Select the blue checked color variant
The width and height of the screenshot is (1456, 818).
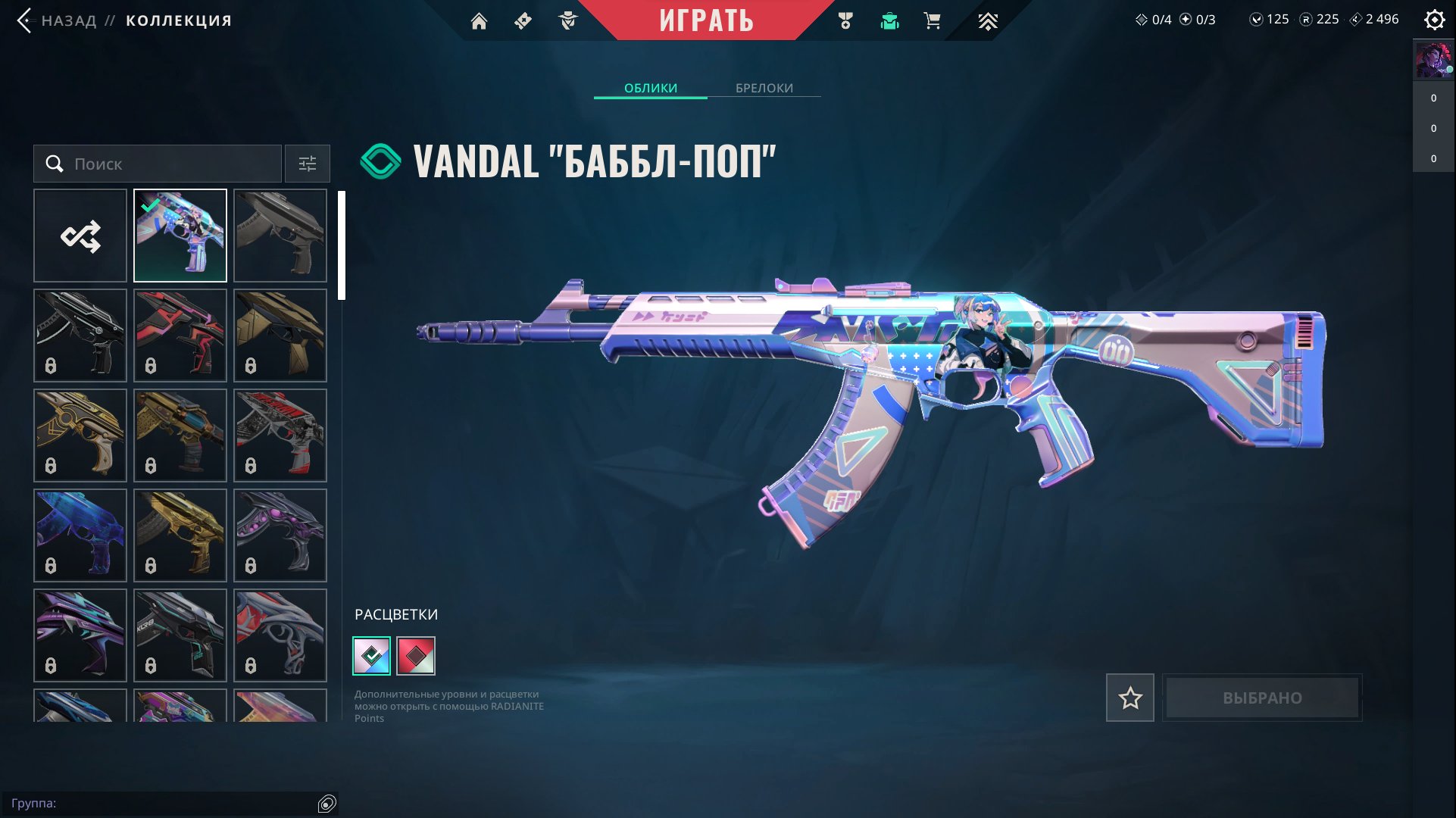point(372,656)
